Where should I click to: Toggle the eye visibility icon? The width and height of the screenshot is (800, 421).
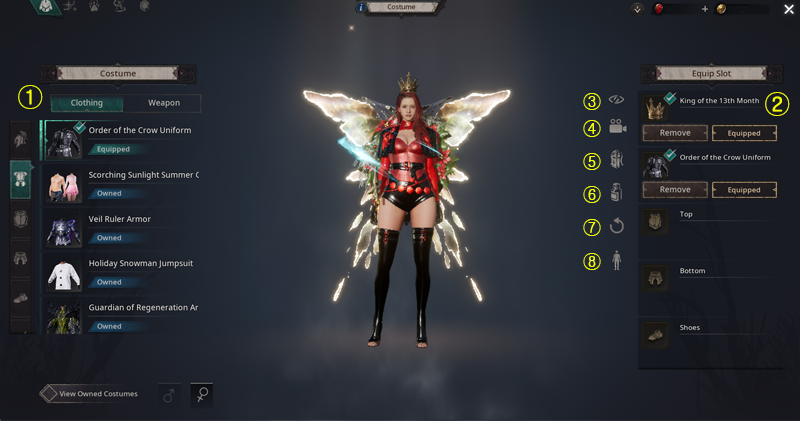click(618, 100)
